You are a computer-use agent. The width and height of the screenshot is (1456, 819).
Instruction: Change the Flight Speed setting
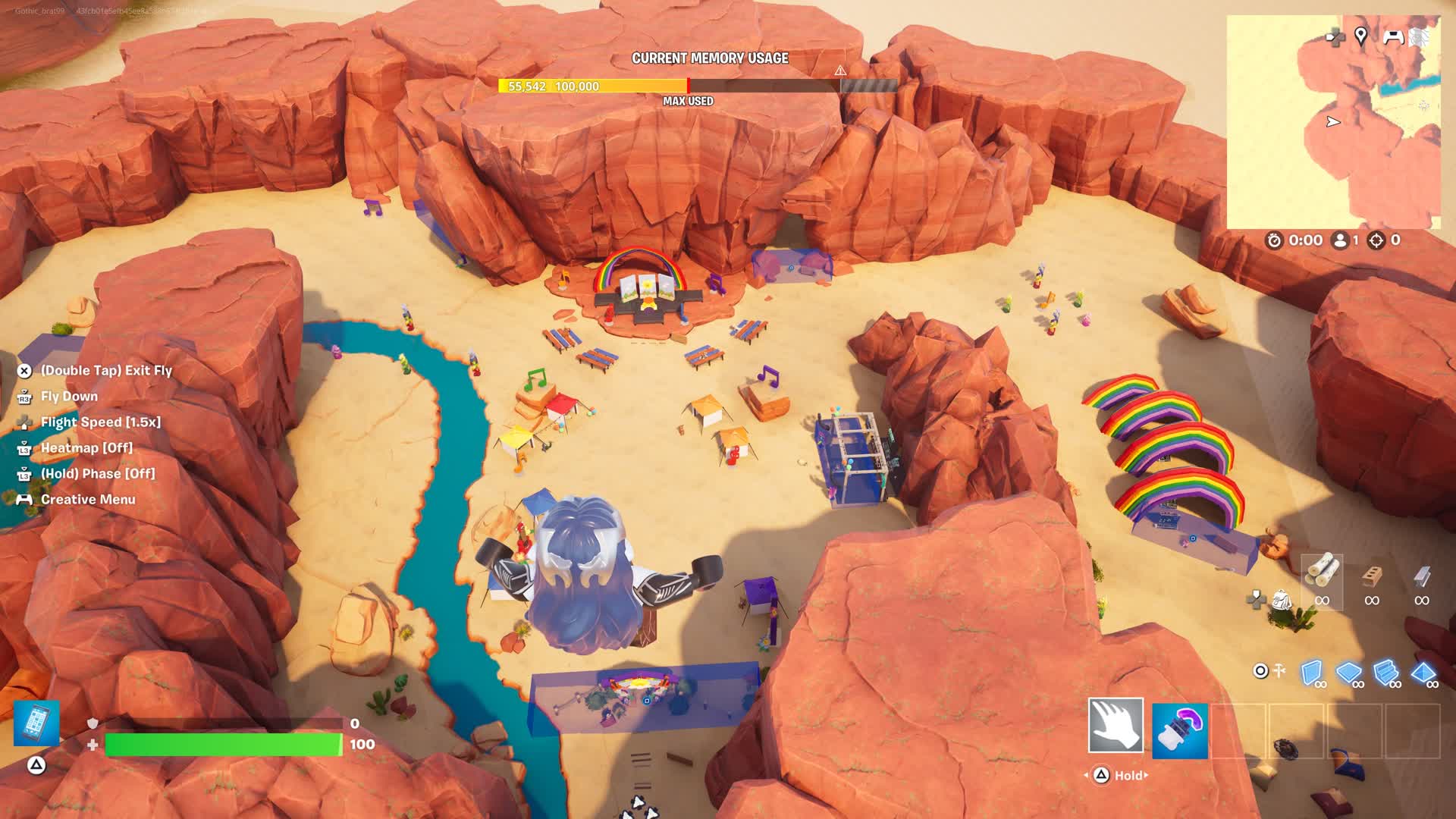(x=100, y=422)
